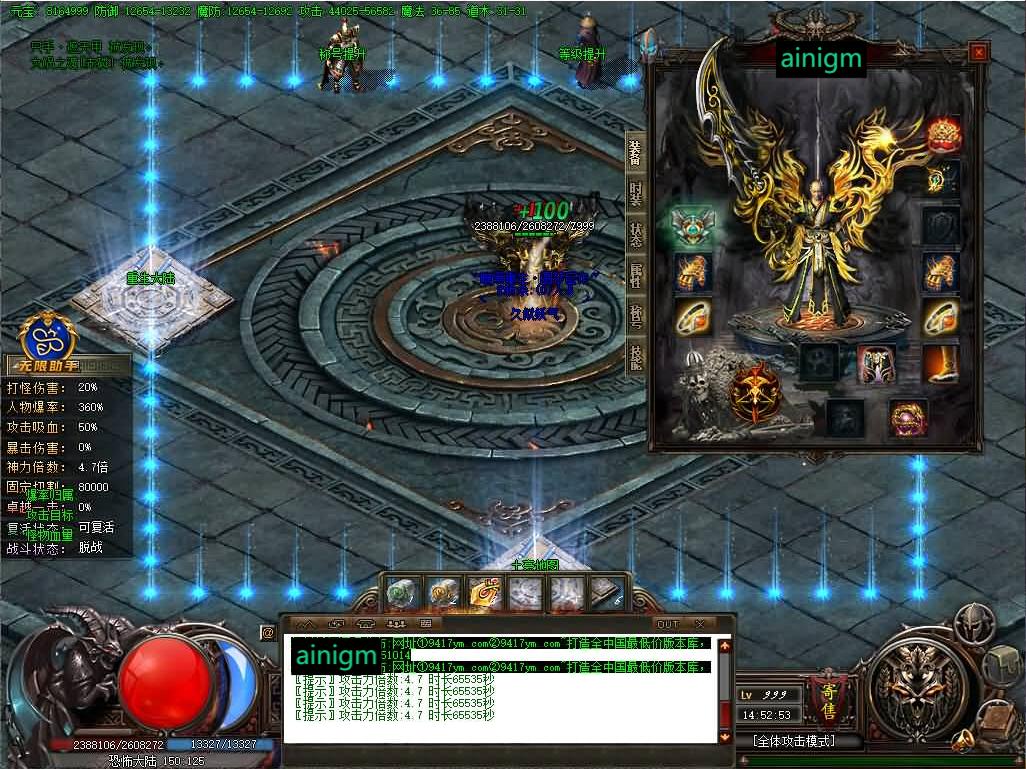Switch to the 属性 attributes tab
This screenshot has height=769, width=1026.
pyautogui.click(x=636, y=275)
